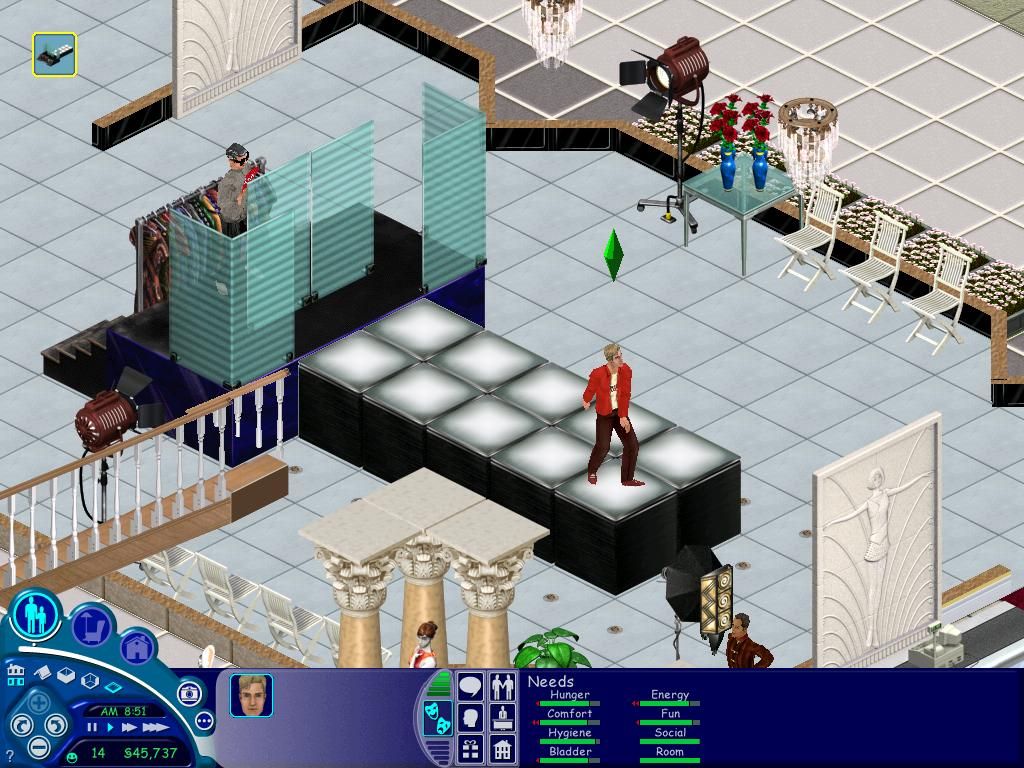The width and height of the screenshot is (1024, 768).
Task: Set game speed to ultra fast forward
Action: tap(153, 728)
